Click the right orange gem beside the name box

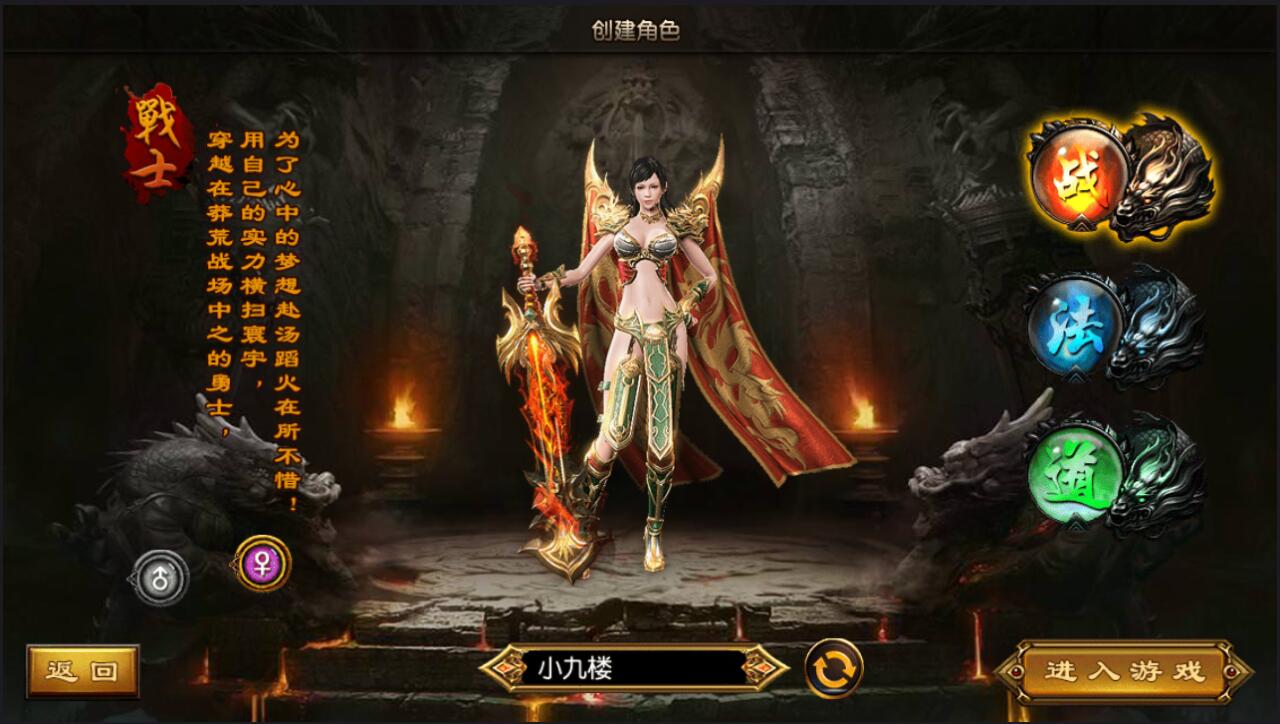pos(762,669)
